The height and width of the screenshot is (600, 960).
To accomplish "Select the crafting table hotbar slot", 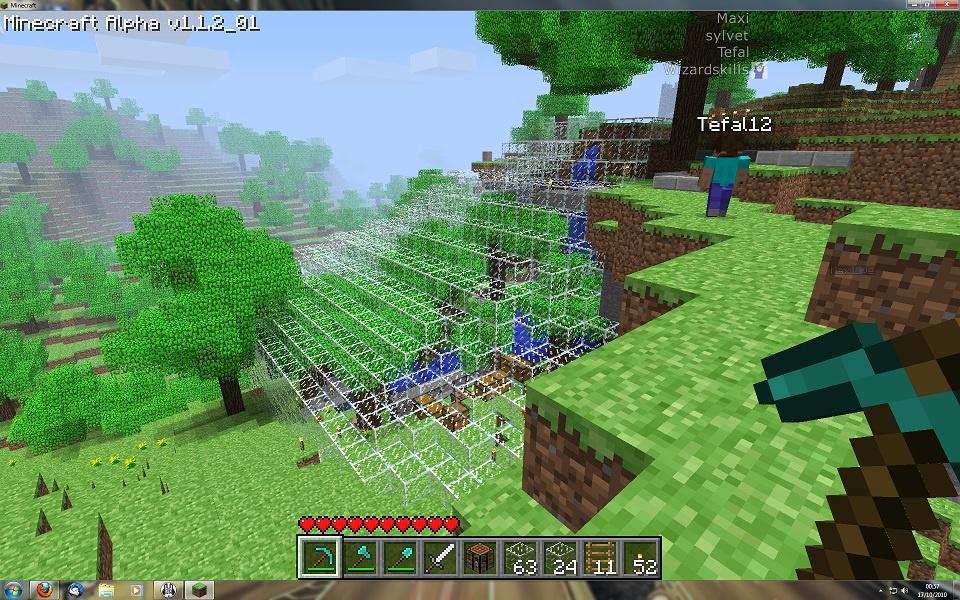I will click(x=480, y=556).
